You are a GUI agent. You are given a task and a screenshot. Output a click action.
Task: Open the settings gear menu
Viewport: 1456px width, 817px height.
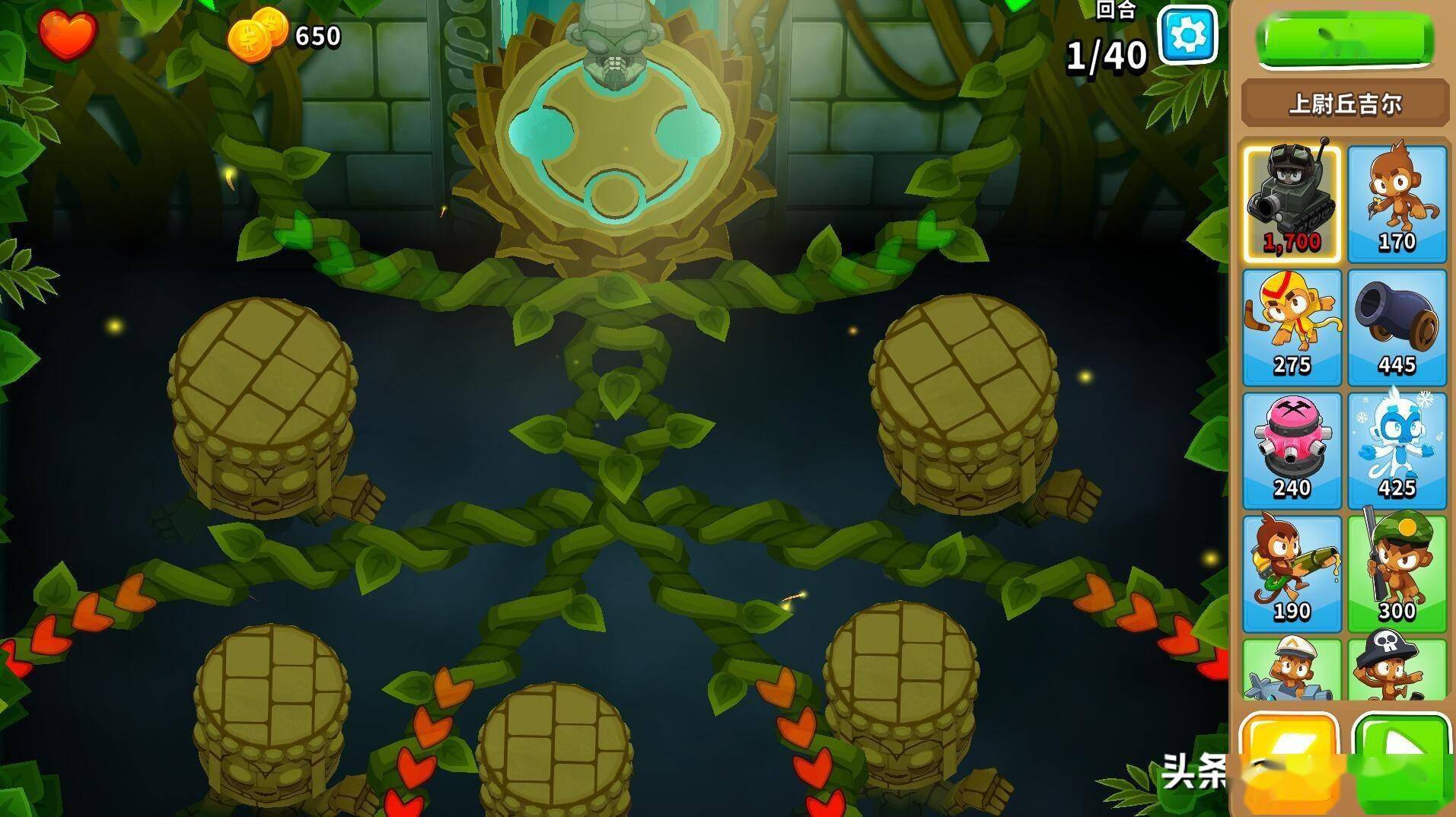[1187, 36]
